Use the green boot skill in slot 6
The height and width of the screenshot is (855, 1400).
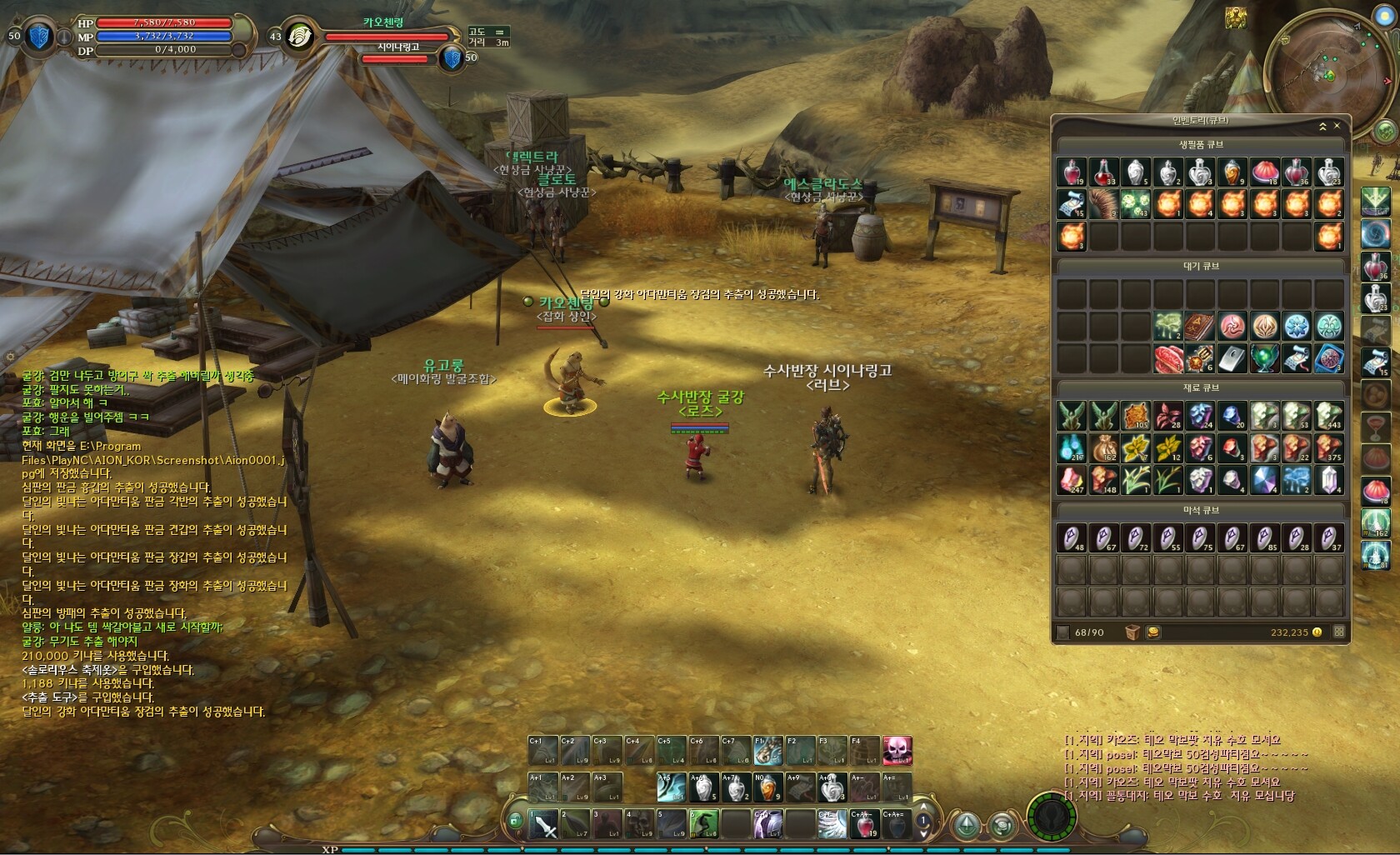coord(705,824)
